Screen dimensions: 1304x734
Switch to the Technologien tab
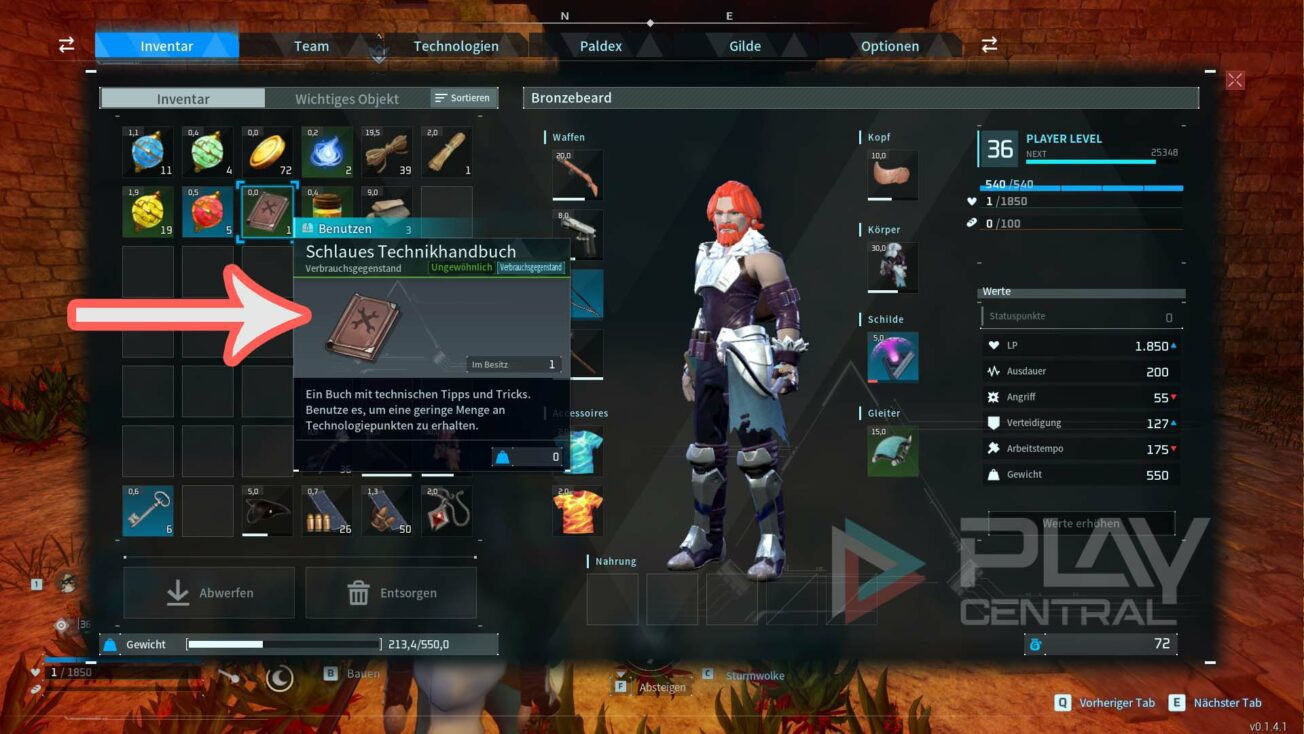[456, 46]
